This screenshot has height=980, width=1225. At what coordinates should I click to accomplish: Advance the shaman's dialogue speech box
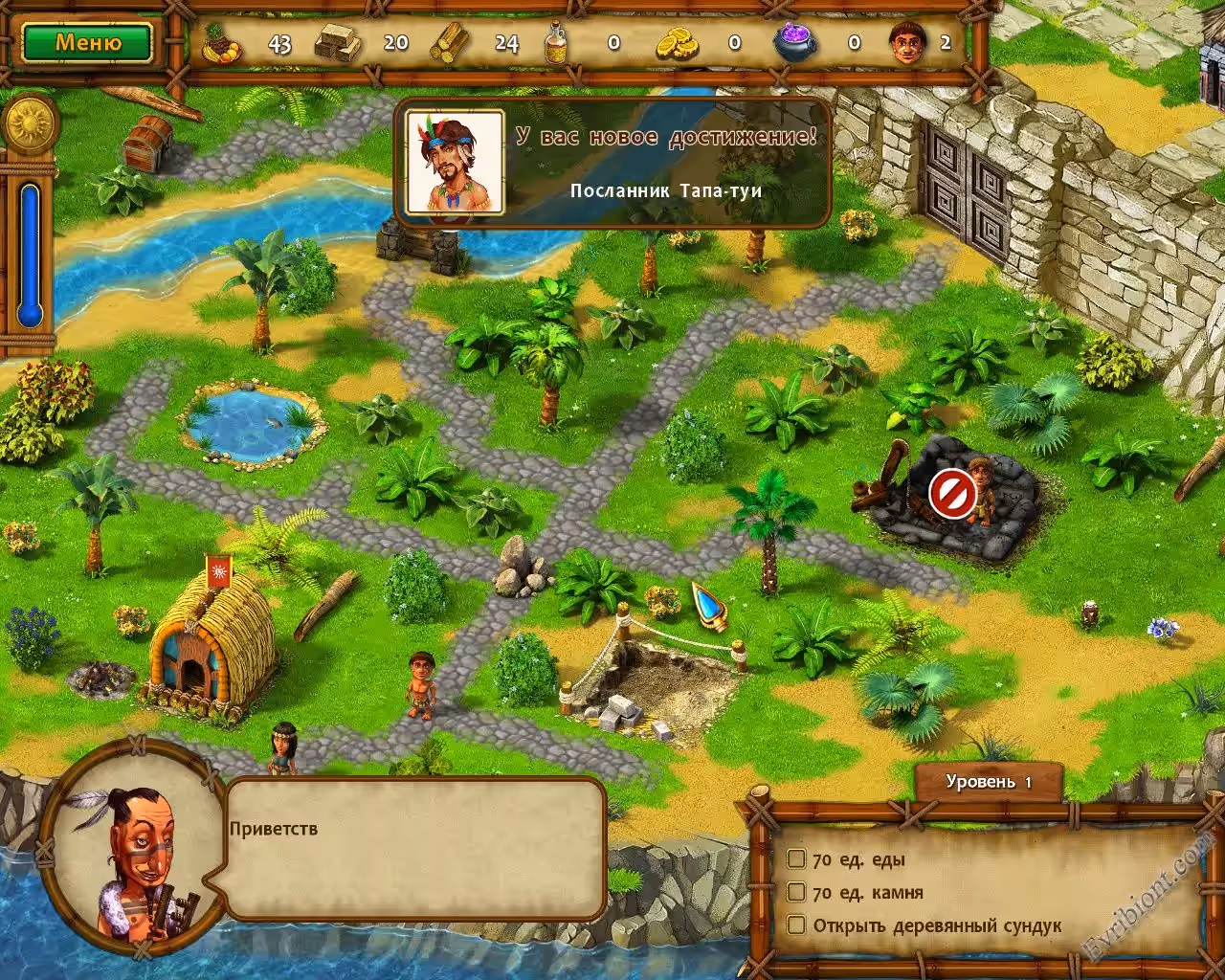(416, 848)
